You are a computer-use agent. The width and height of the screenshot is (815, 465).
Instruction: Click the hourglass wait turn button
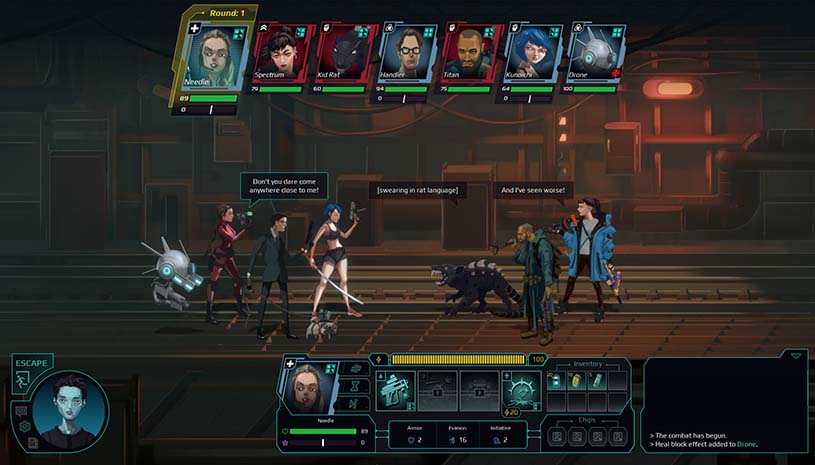point(353,386)
